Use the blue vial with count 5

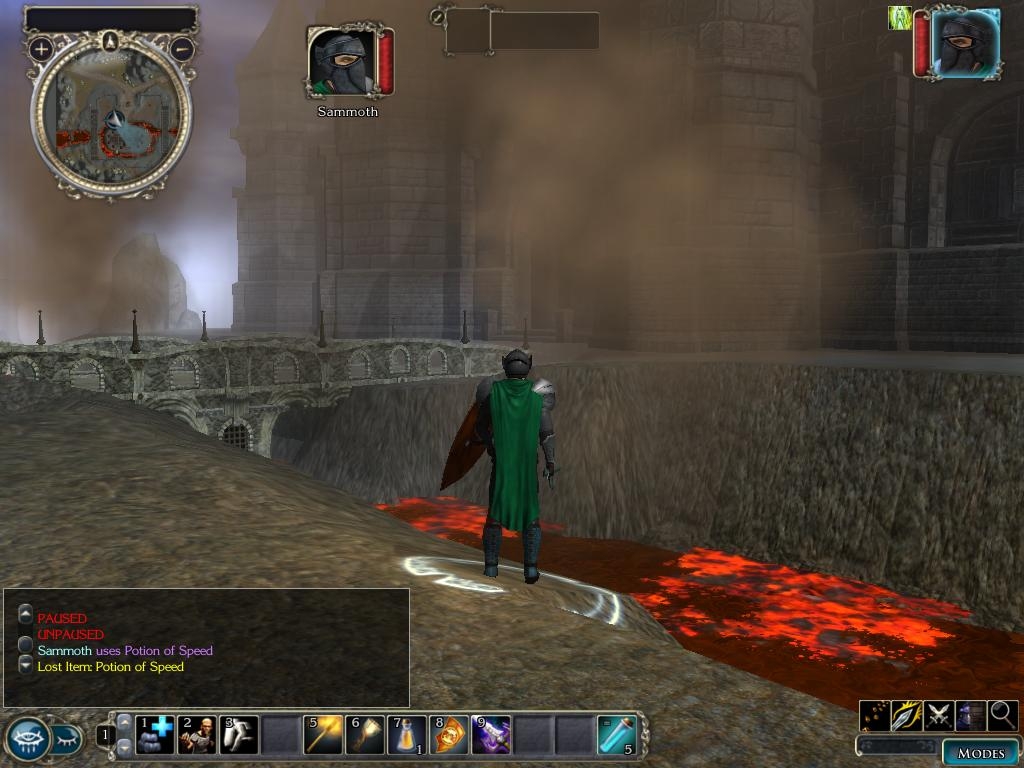[x=616, y=735]
